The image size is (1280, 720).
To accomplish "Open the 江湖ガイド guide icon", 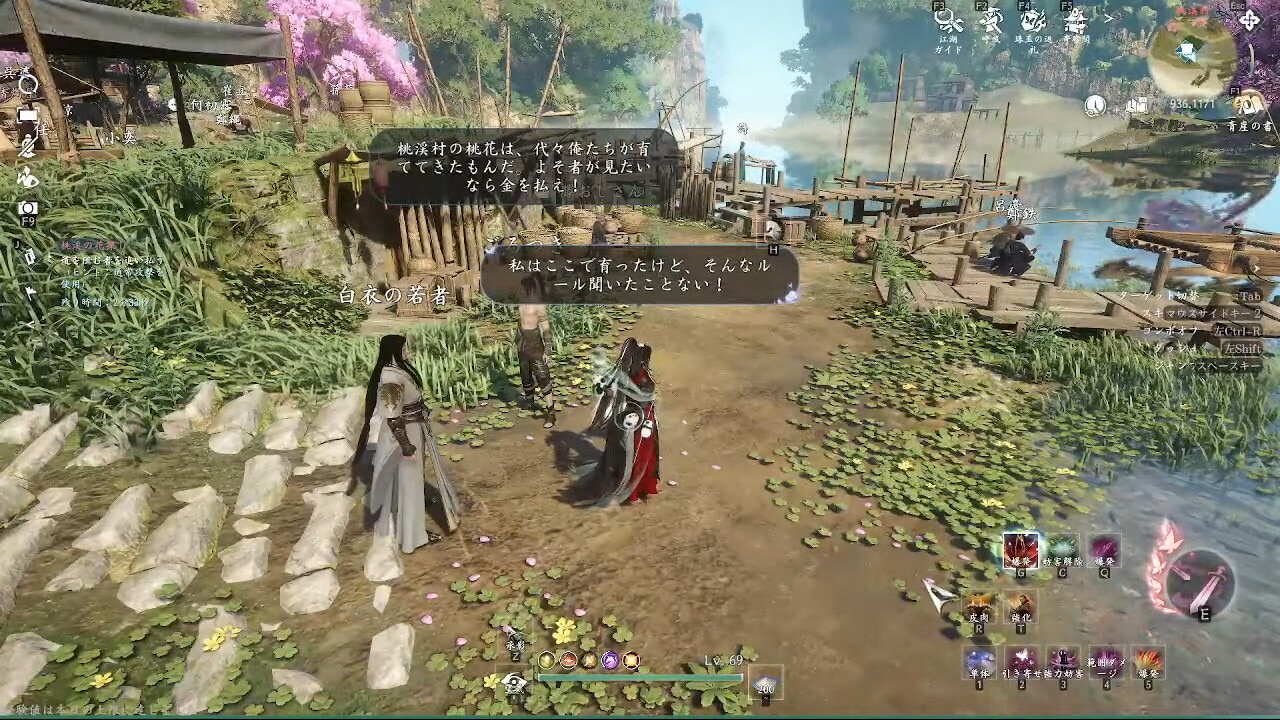I will (948, 21).
